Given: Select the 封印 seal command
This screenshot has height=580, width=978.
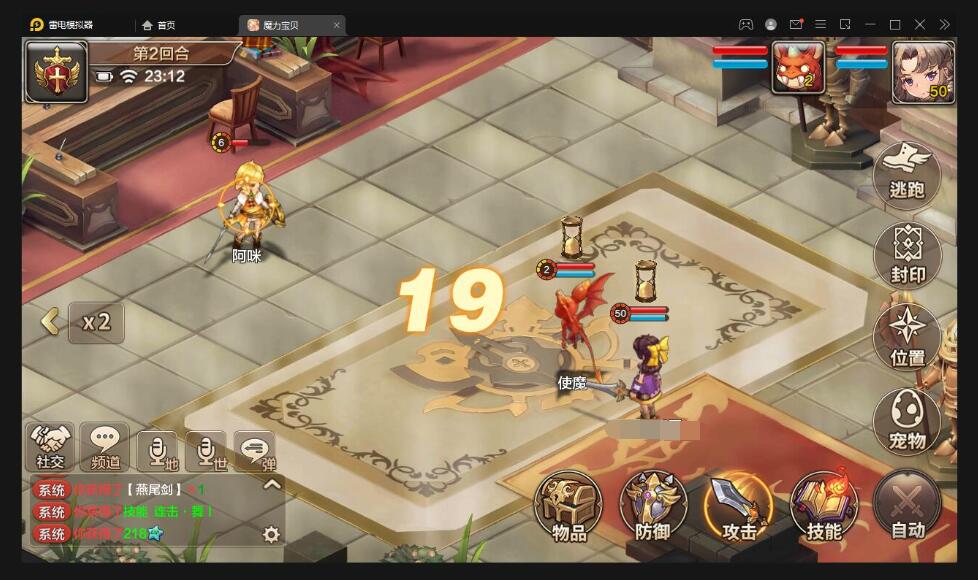Looking at the screenshot, I should (907, 257).
